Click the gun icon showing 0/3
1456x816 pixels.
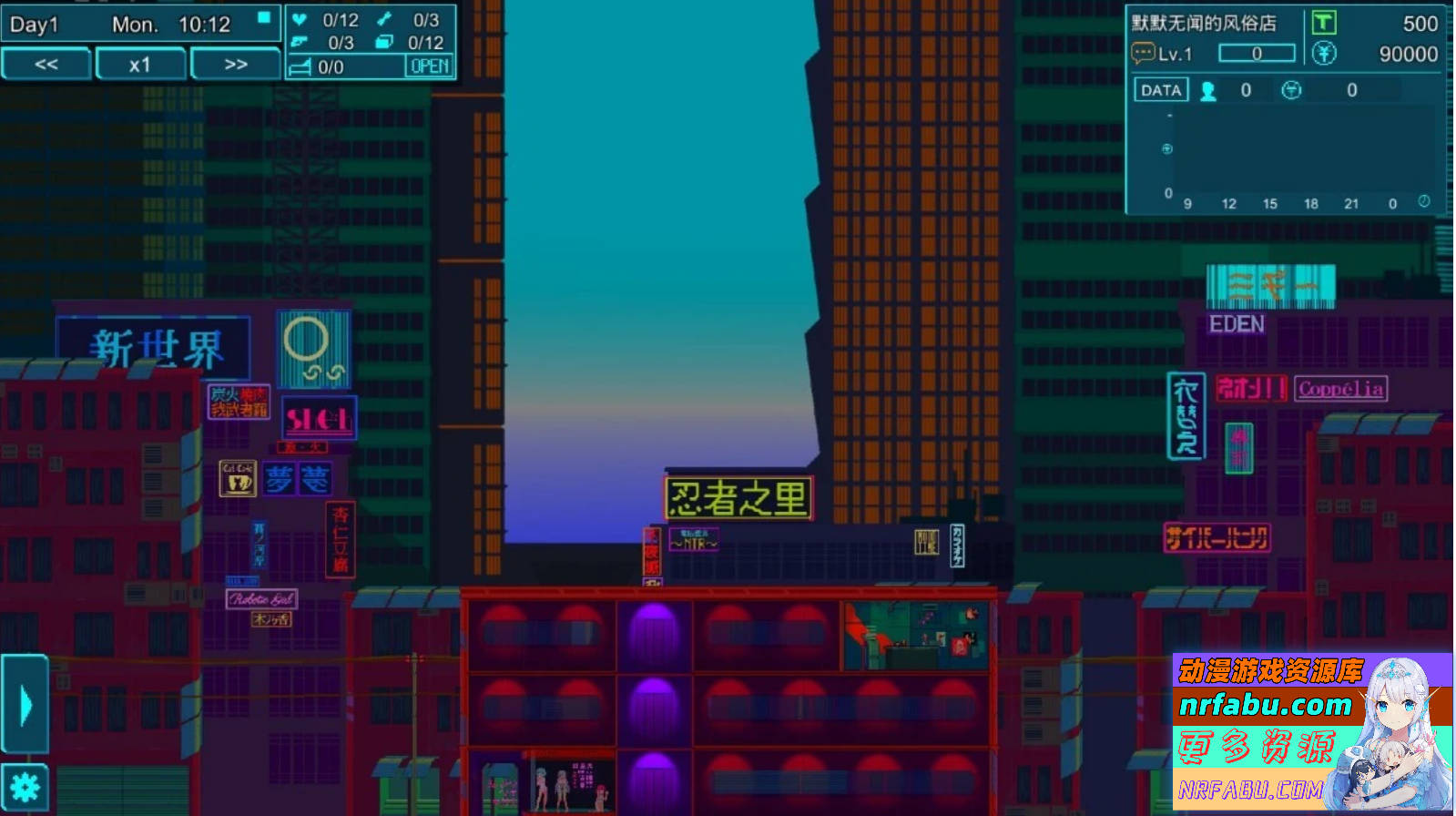point(300,43)
